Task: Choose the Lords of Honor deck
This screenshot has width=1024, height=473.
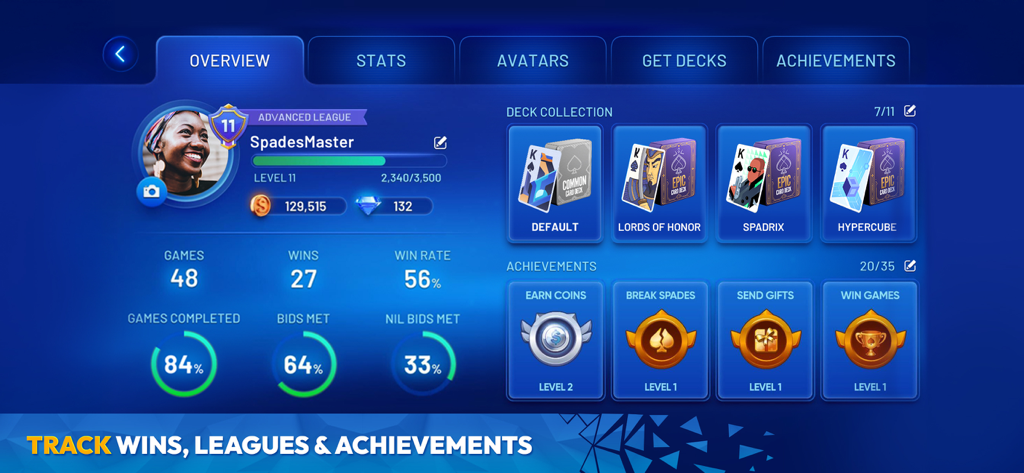Action: point(659,183)
